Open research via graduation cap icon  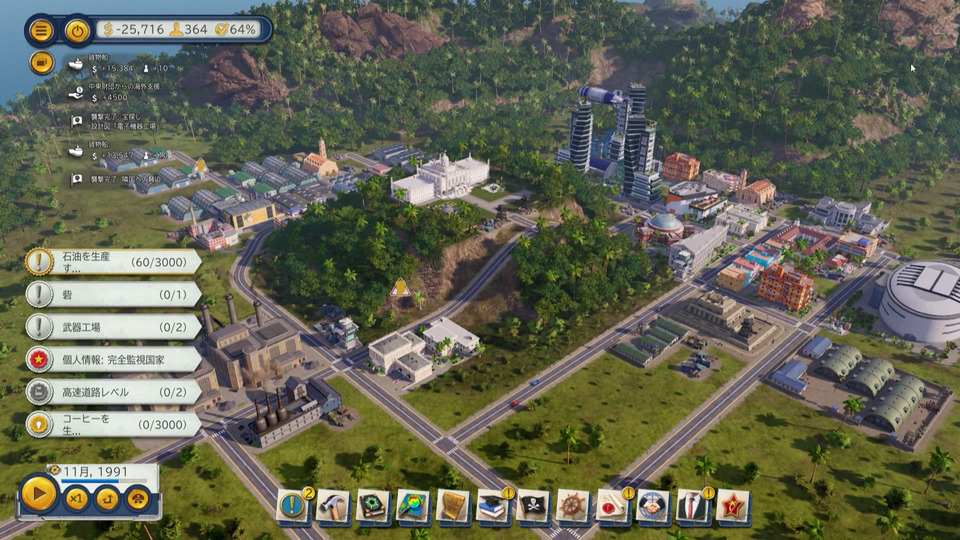click(x=493, y=506)
